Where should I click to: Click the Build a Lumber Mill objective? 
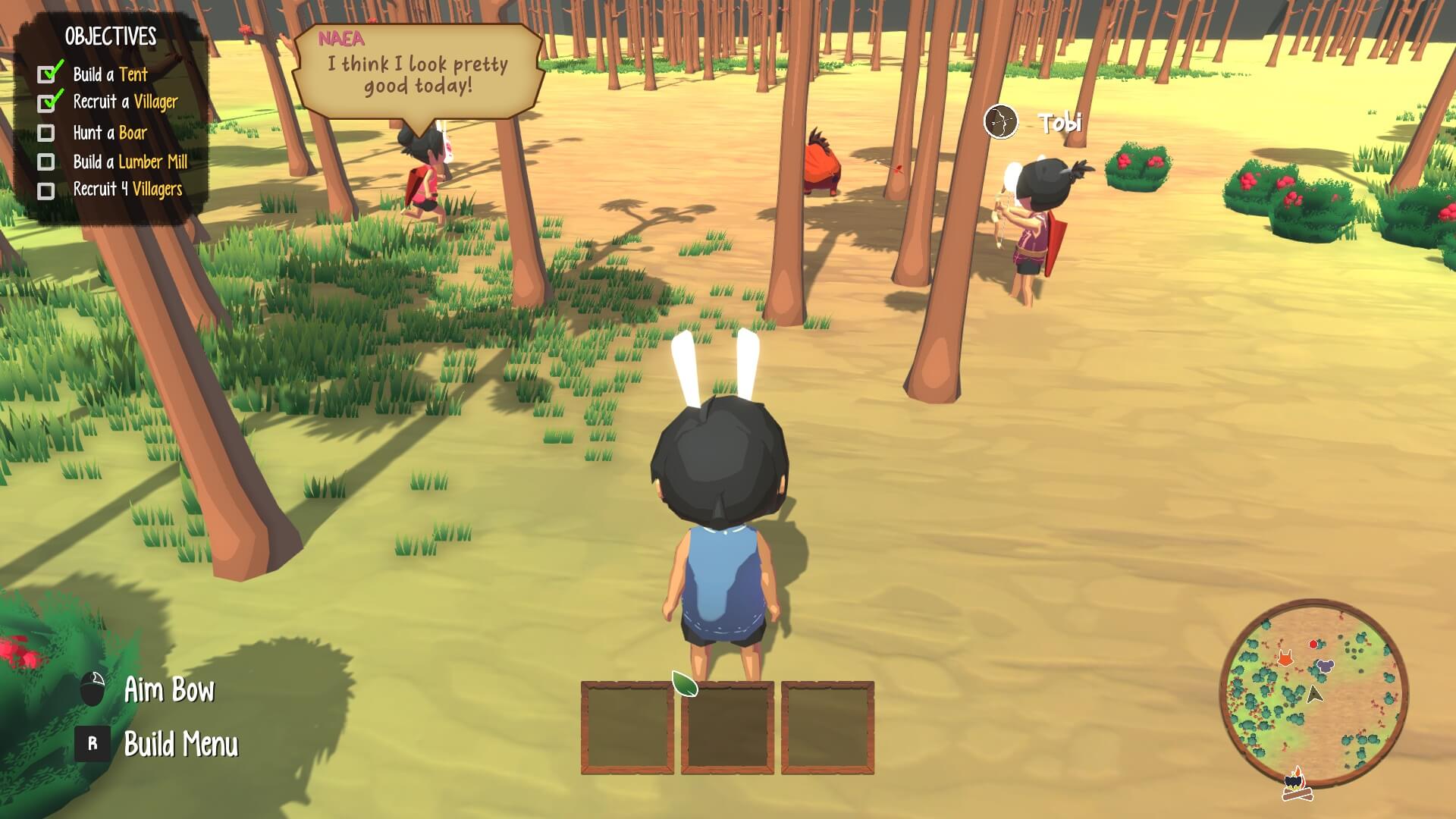(130, 162)
